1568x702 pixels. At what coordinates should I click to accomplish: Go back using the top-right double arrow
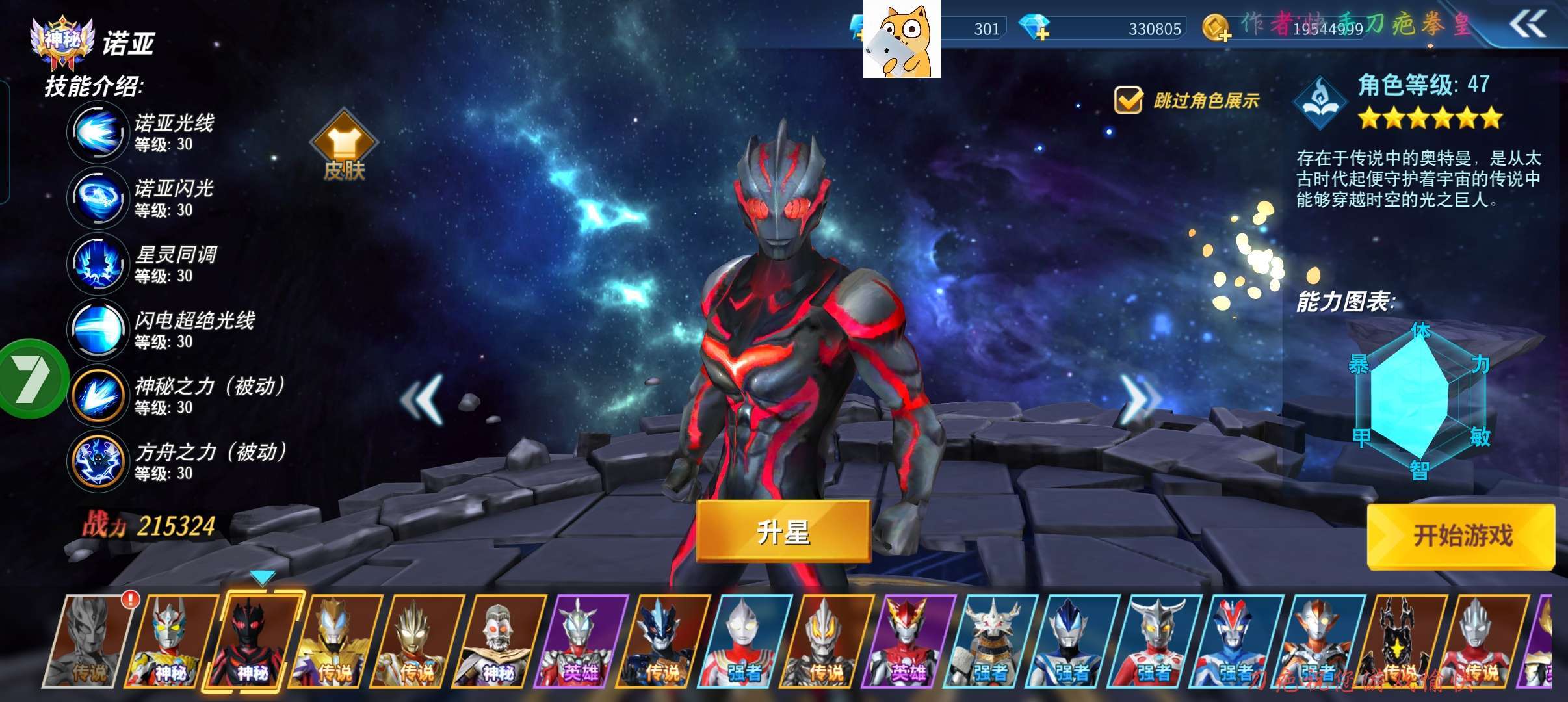click(x=1526, y=26)
